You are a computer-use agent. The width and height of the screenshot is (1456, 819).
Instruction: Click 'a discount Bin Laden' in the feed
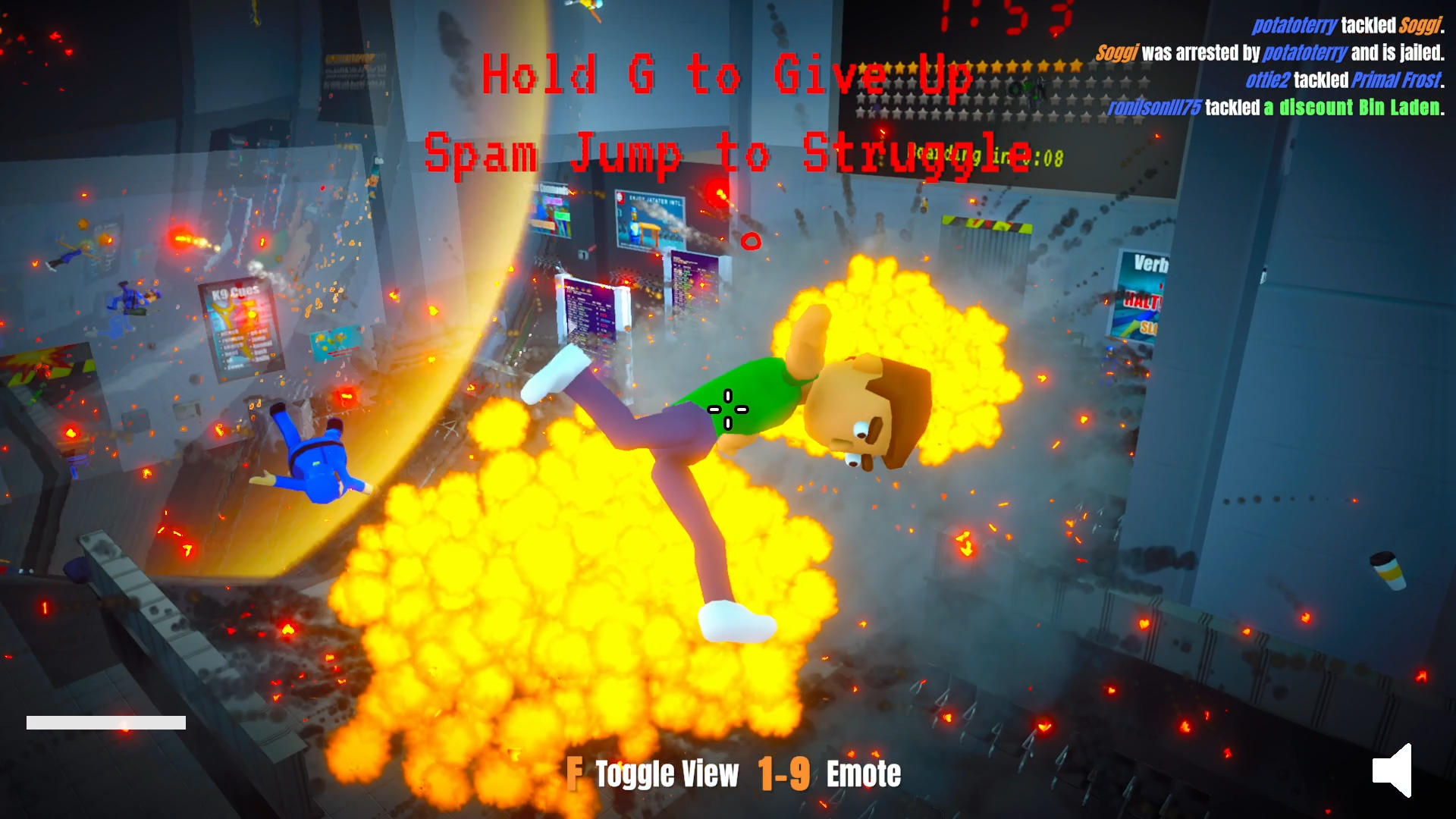1352,108
